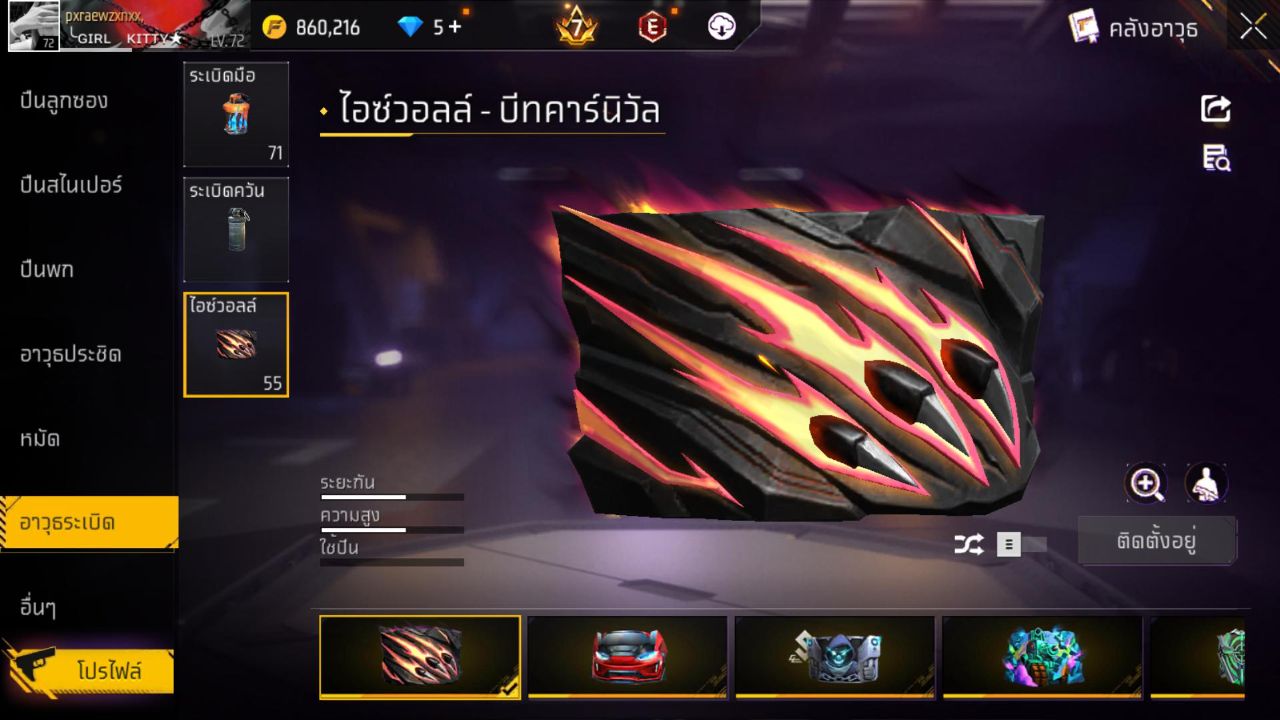Select the ระเบิดมือ grenade slot

(236, 113)
